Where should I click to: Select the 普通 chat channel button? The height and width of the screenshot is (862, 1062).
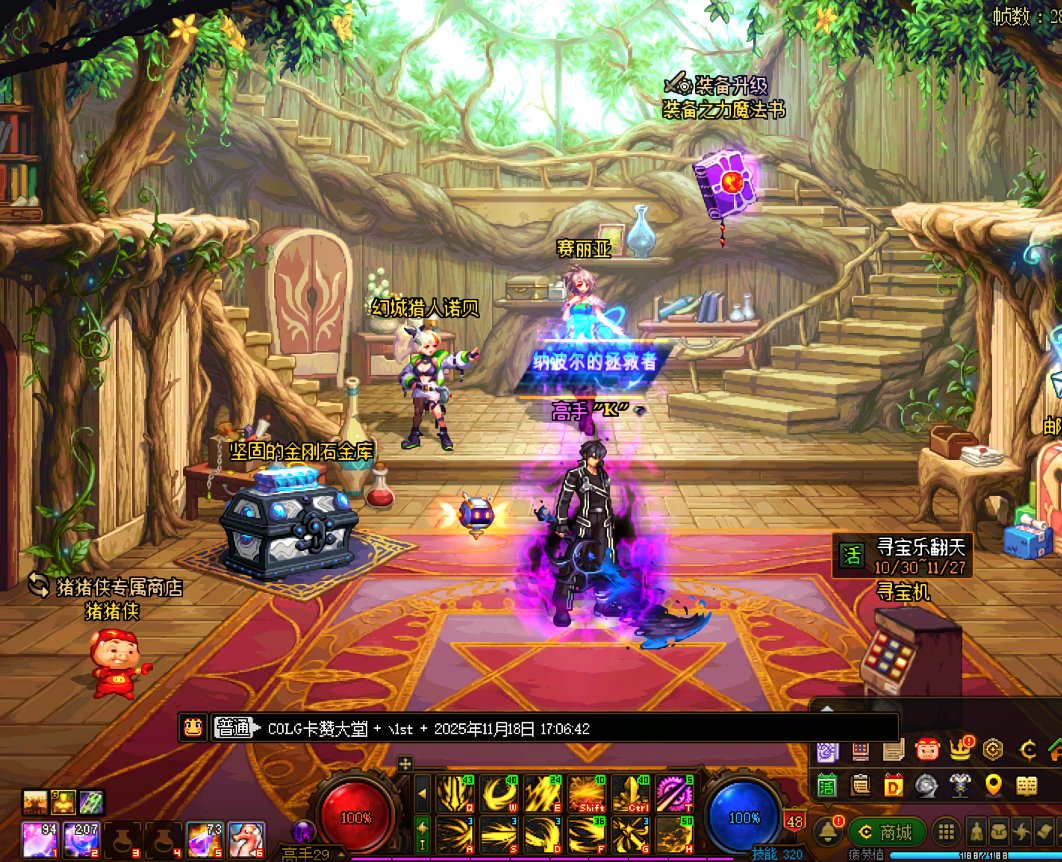tap(232, 728)
